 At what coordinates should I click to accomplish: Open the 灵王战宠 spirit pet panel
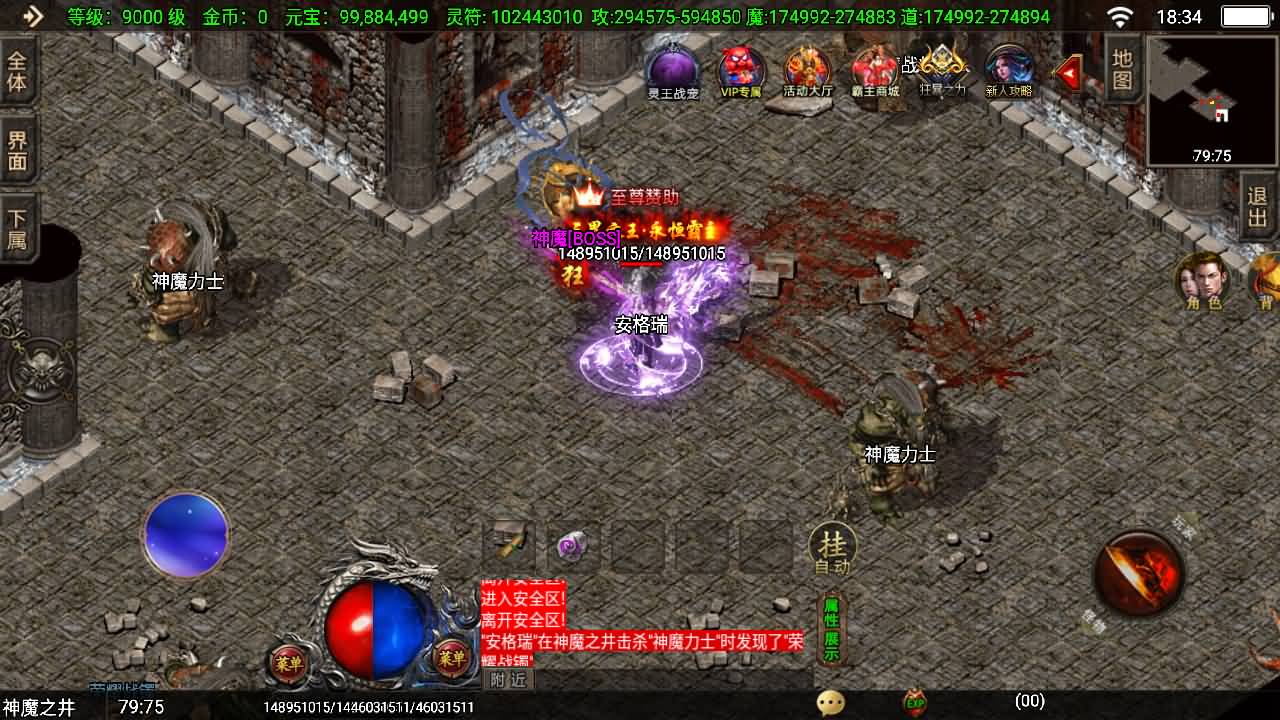point(672,70)
